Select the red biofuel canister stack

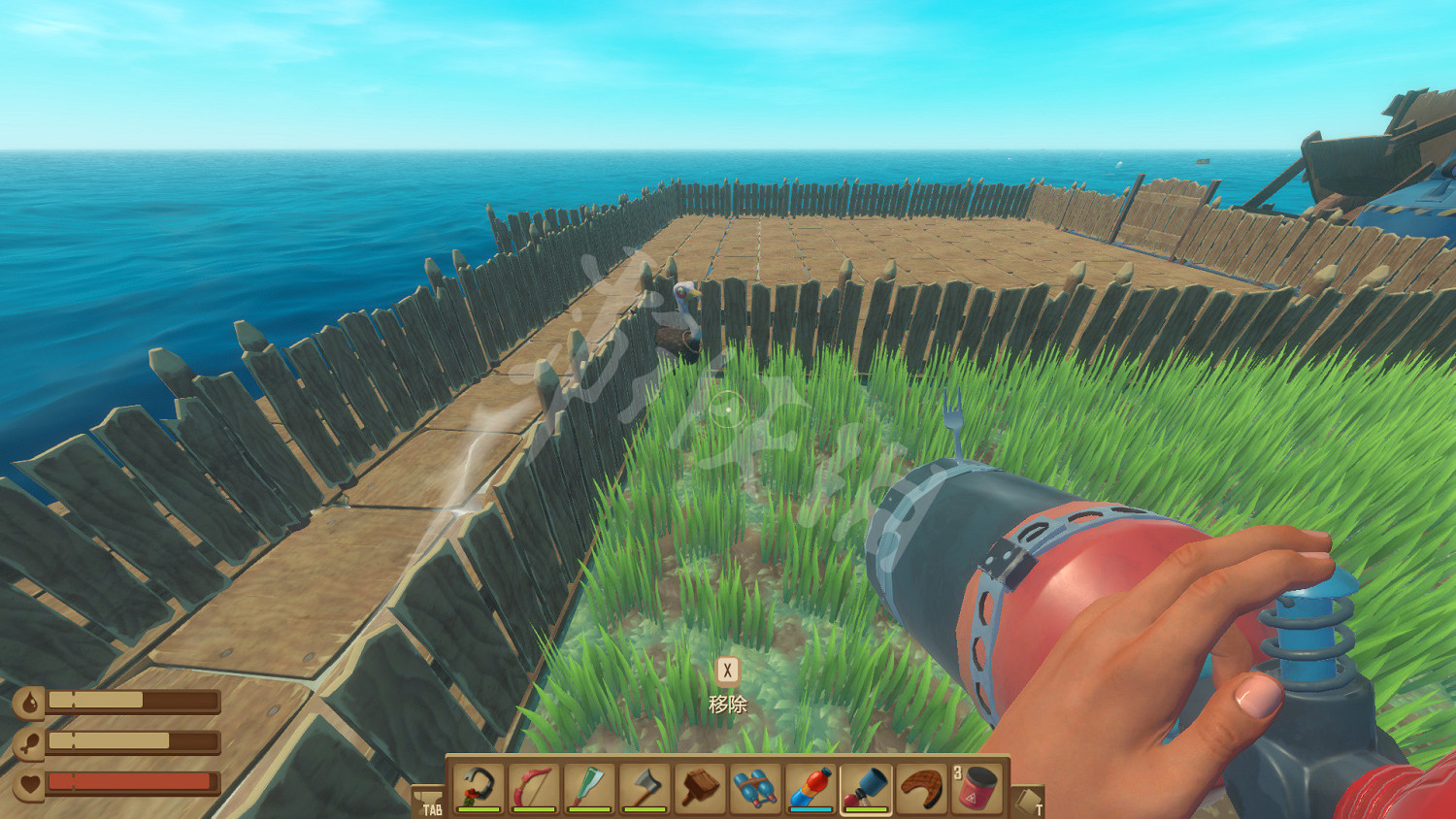click(x=976, y=787)
